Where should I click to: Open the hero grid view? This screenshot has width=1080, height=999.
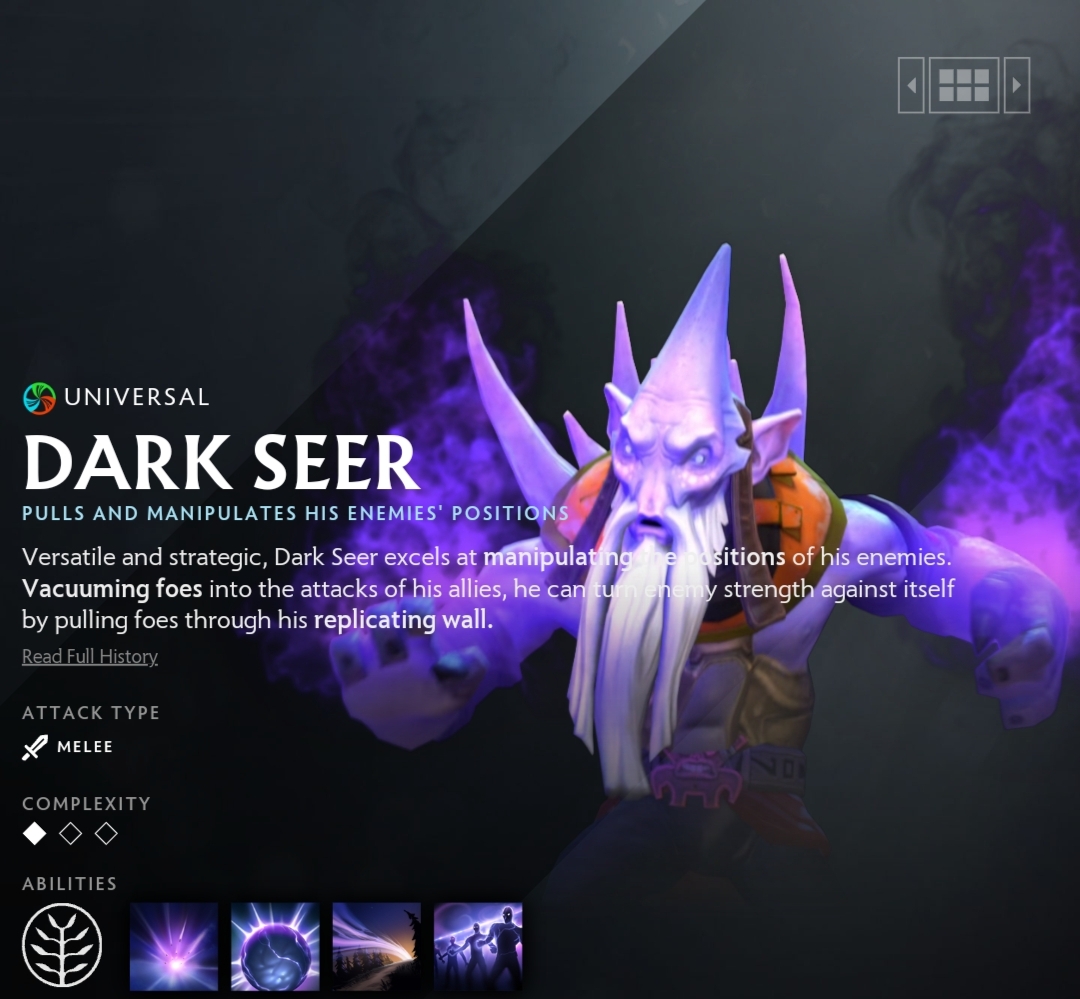964,85
